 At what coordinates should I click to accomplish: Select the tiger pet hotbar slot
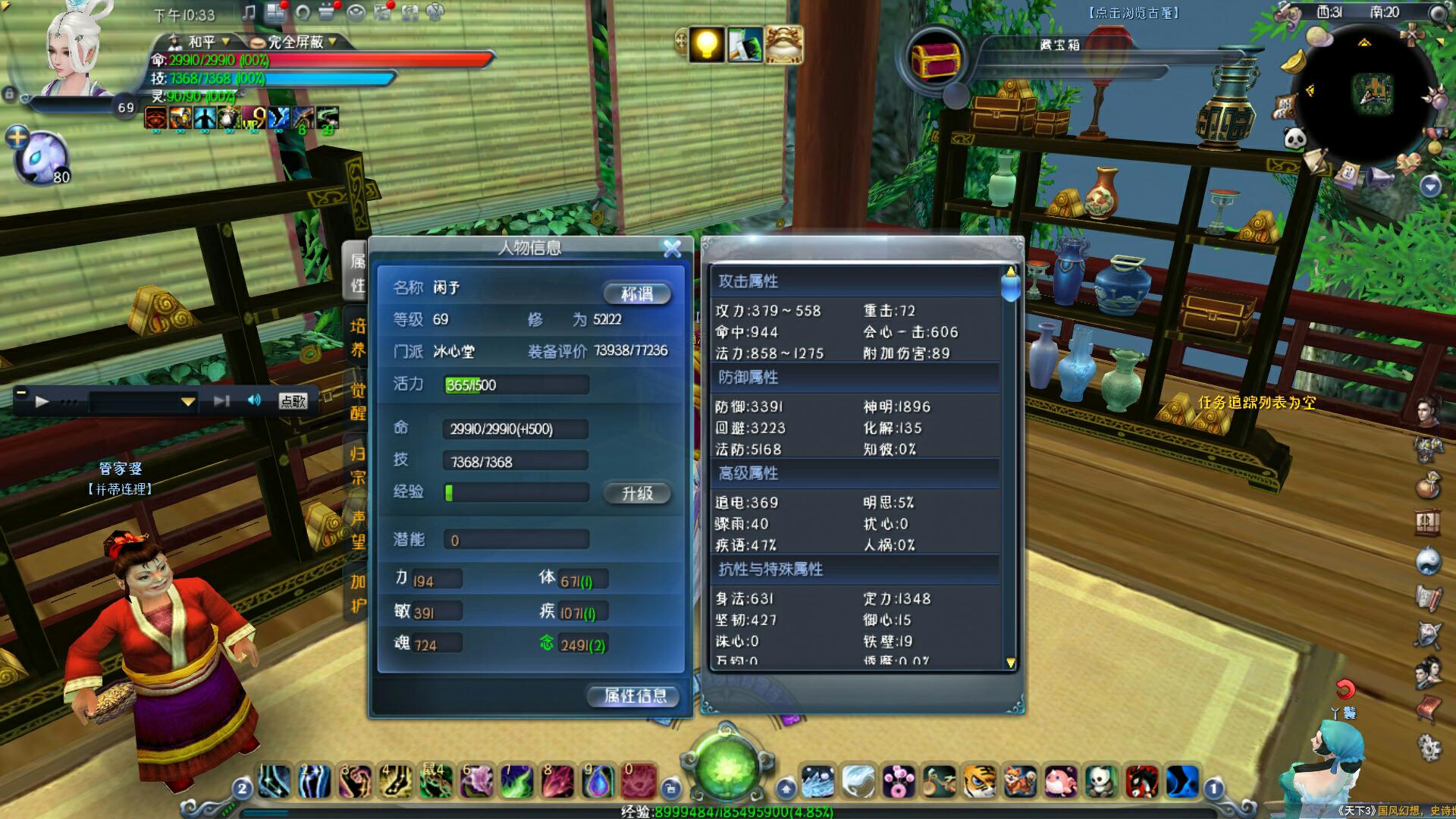point(979,781)
